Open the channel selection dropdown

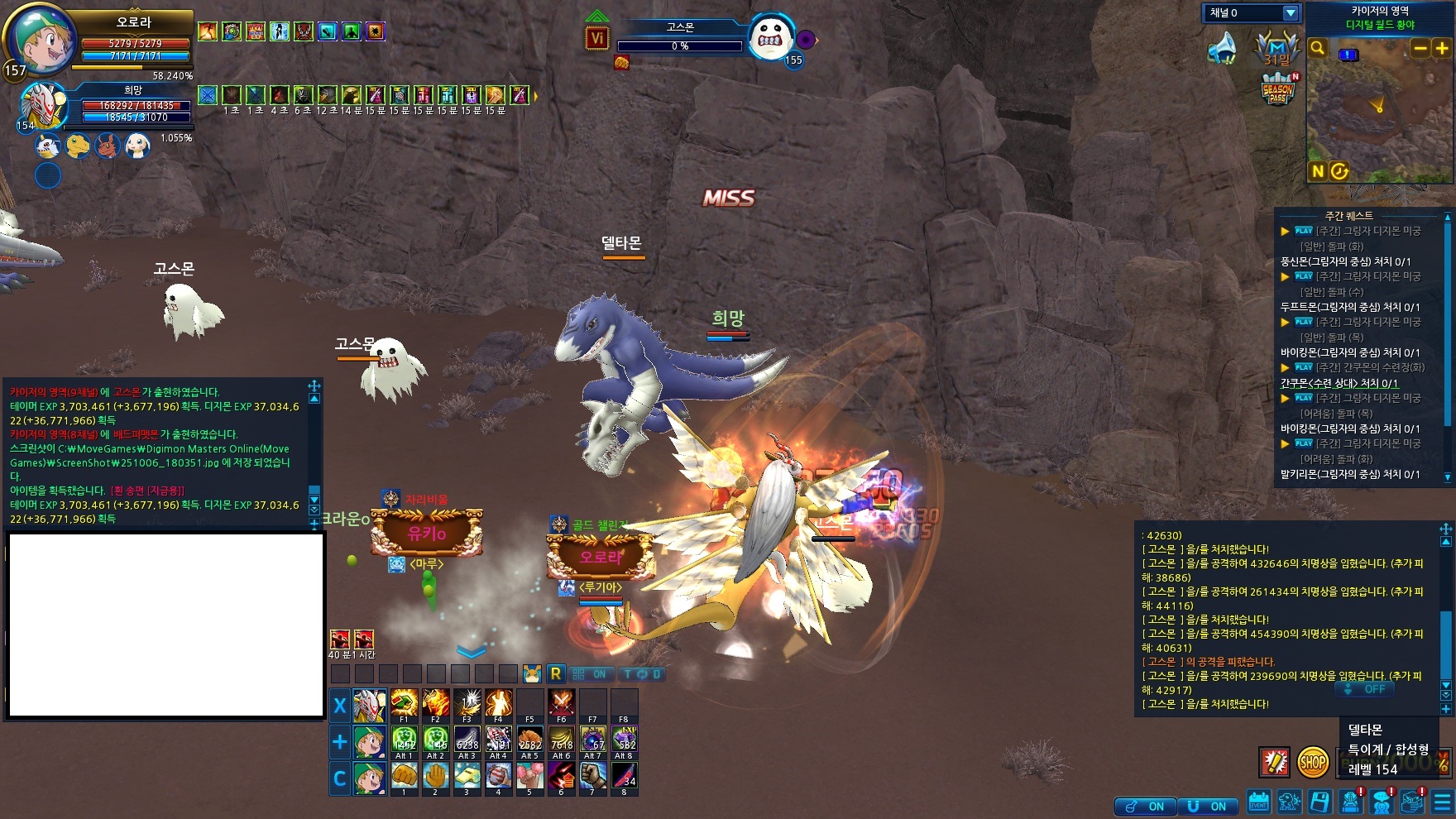pos(1290,13)
